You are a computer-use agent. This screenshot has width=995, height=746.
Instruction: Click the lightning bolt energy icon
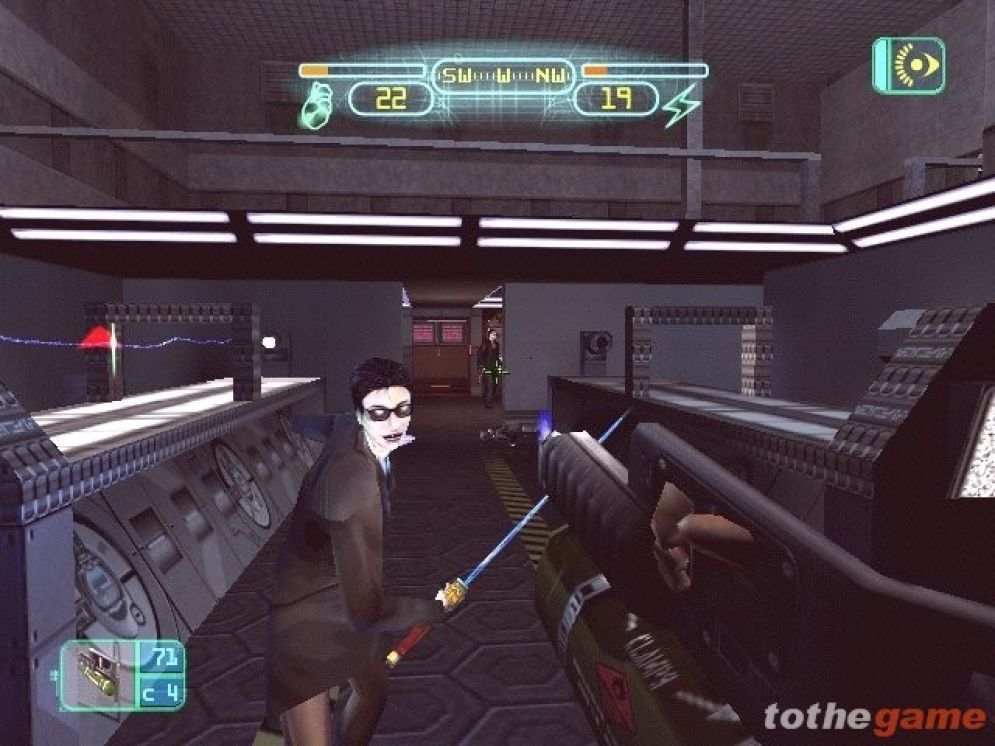682,104
